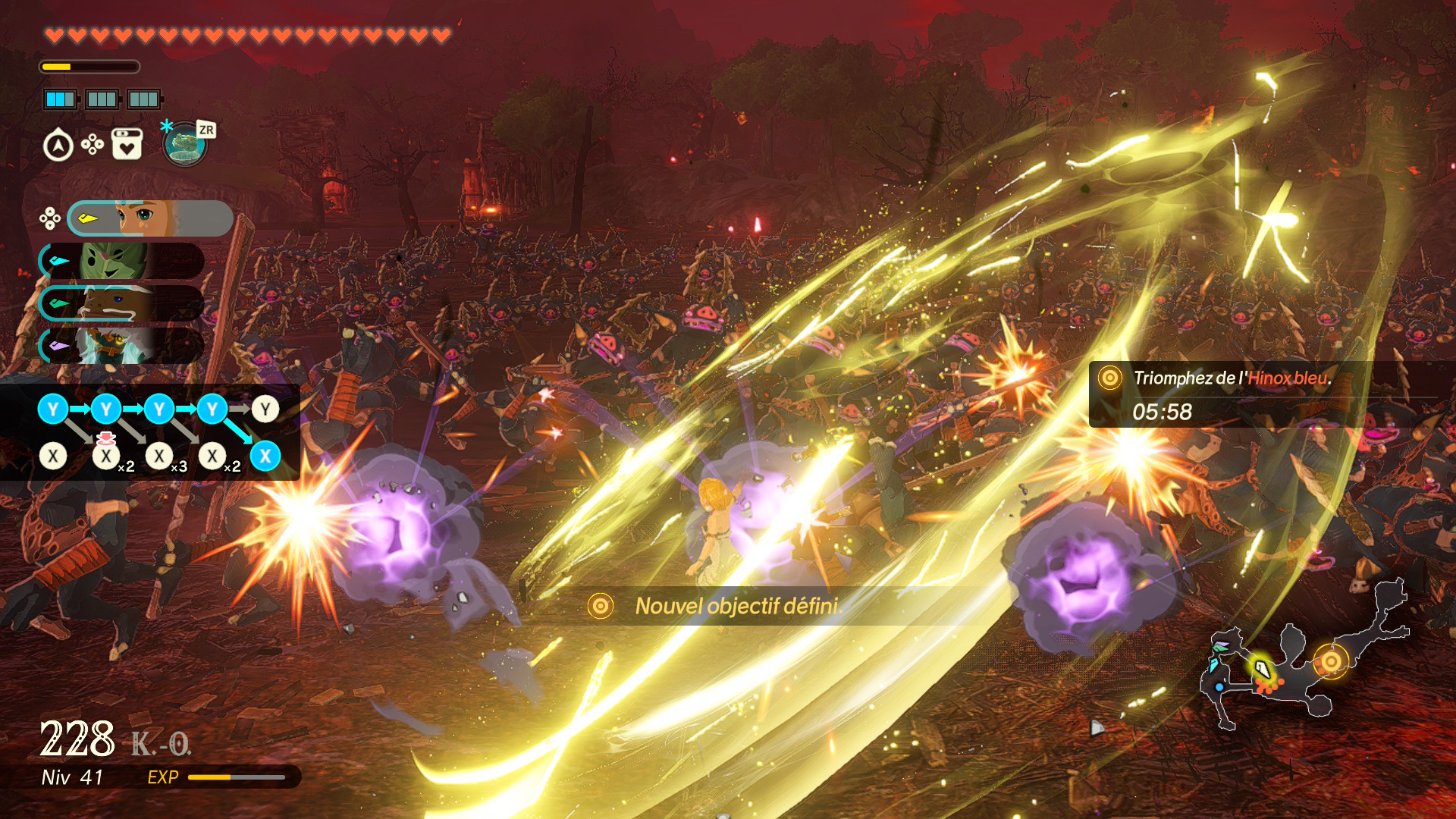Select the blue dot on the minimap
Image resolution: width=1456 pixels, height=819 pixels.
tap(1219, 687)
